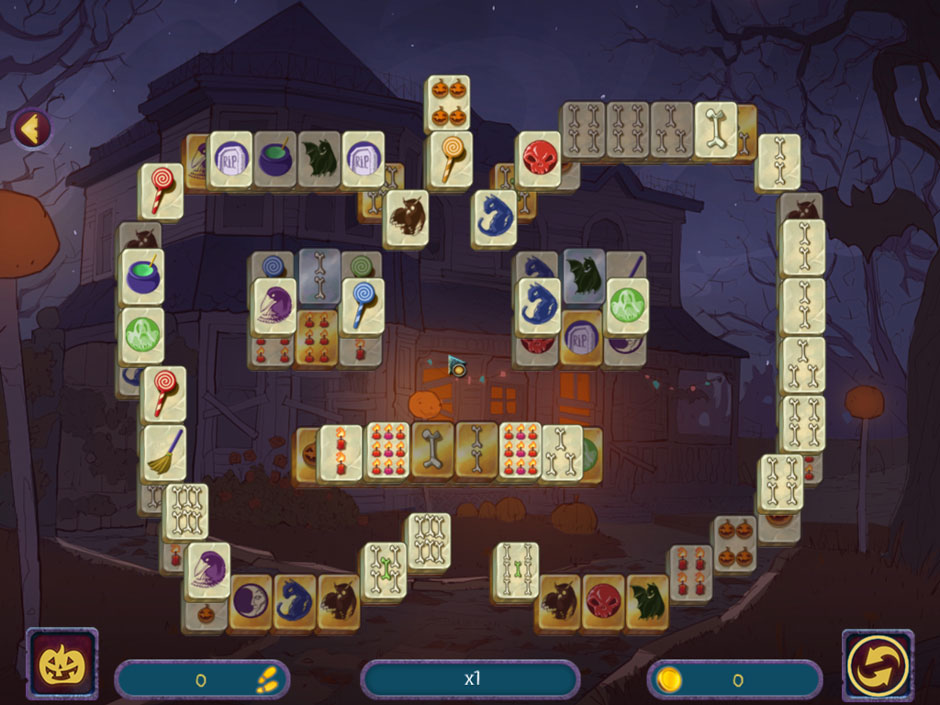
Task: Open the jack-o'-lantern pumpkin button
Action: 62,664
